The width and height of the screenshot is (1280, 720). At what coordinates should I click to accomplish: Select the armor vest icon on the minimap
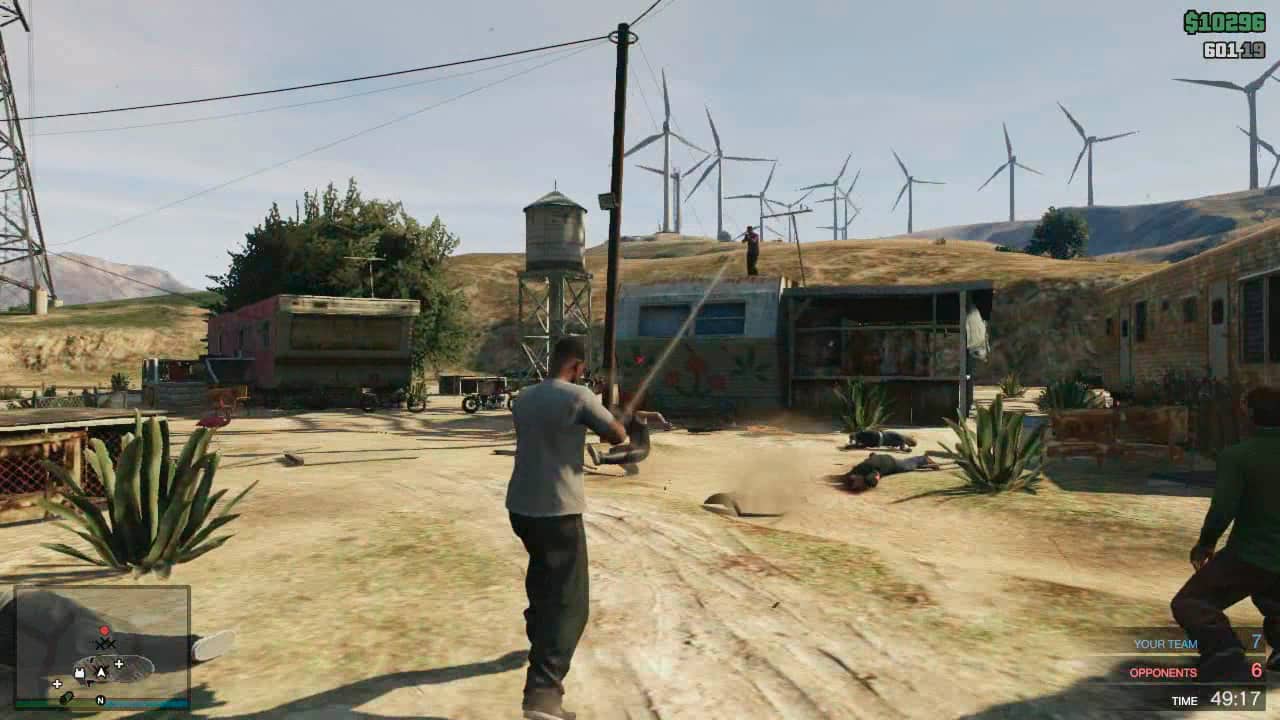[80, 673]
